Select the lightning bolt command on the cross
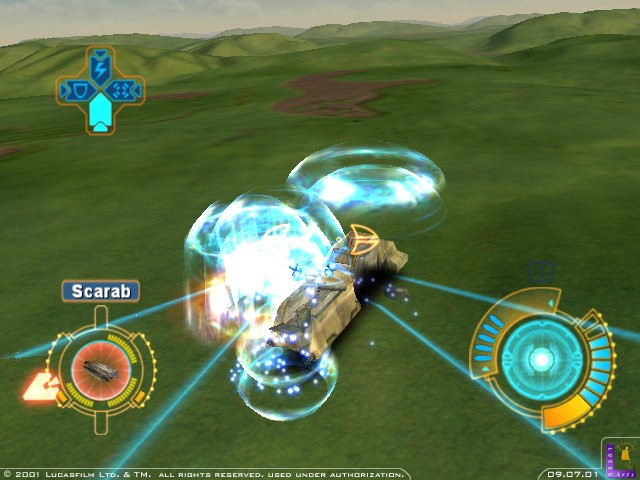Image resolution: width=640 pixels, height=480 pixels. pyautogui.click(x=100, y=68)
